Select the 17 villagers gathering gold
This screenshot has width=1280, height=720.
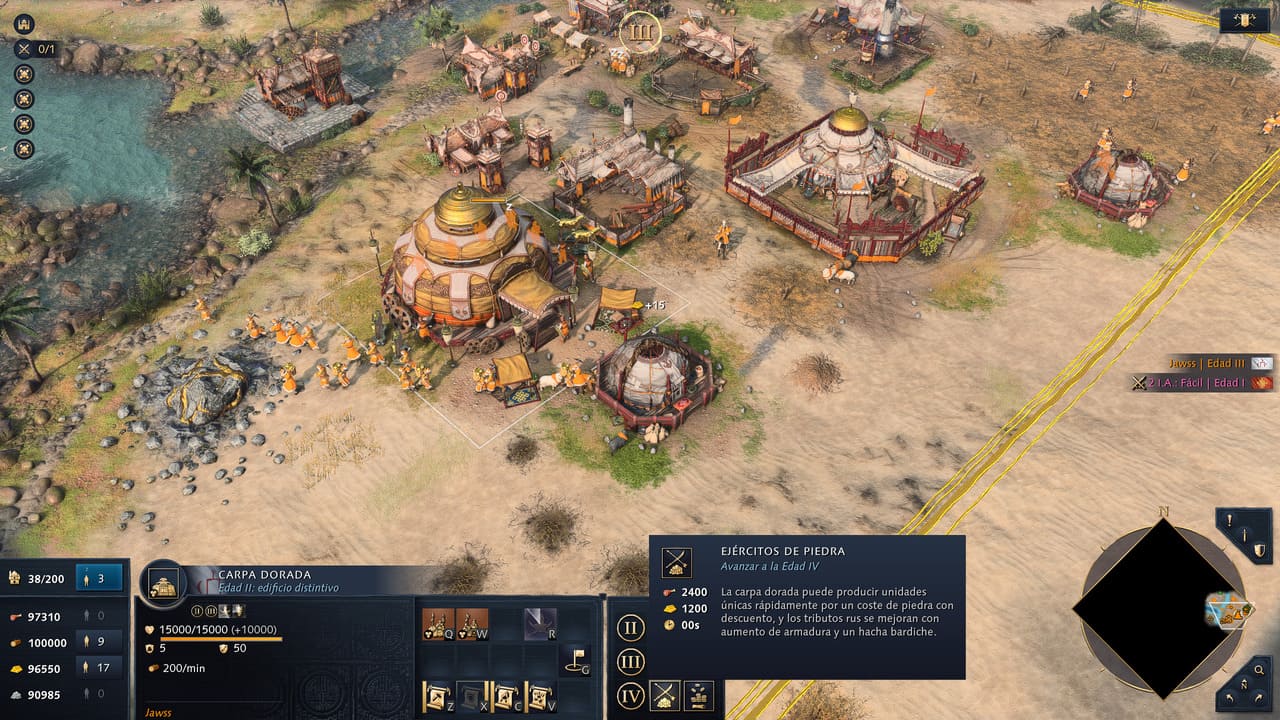point(99,668)
